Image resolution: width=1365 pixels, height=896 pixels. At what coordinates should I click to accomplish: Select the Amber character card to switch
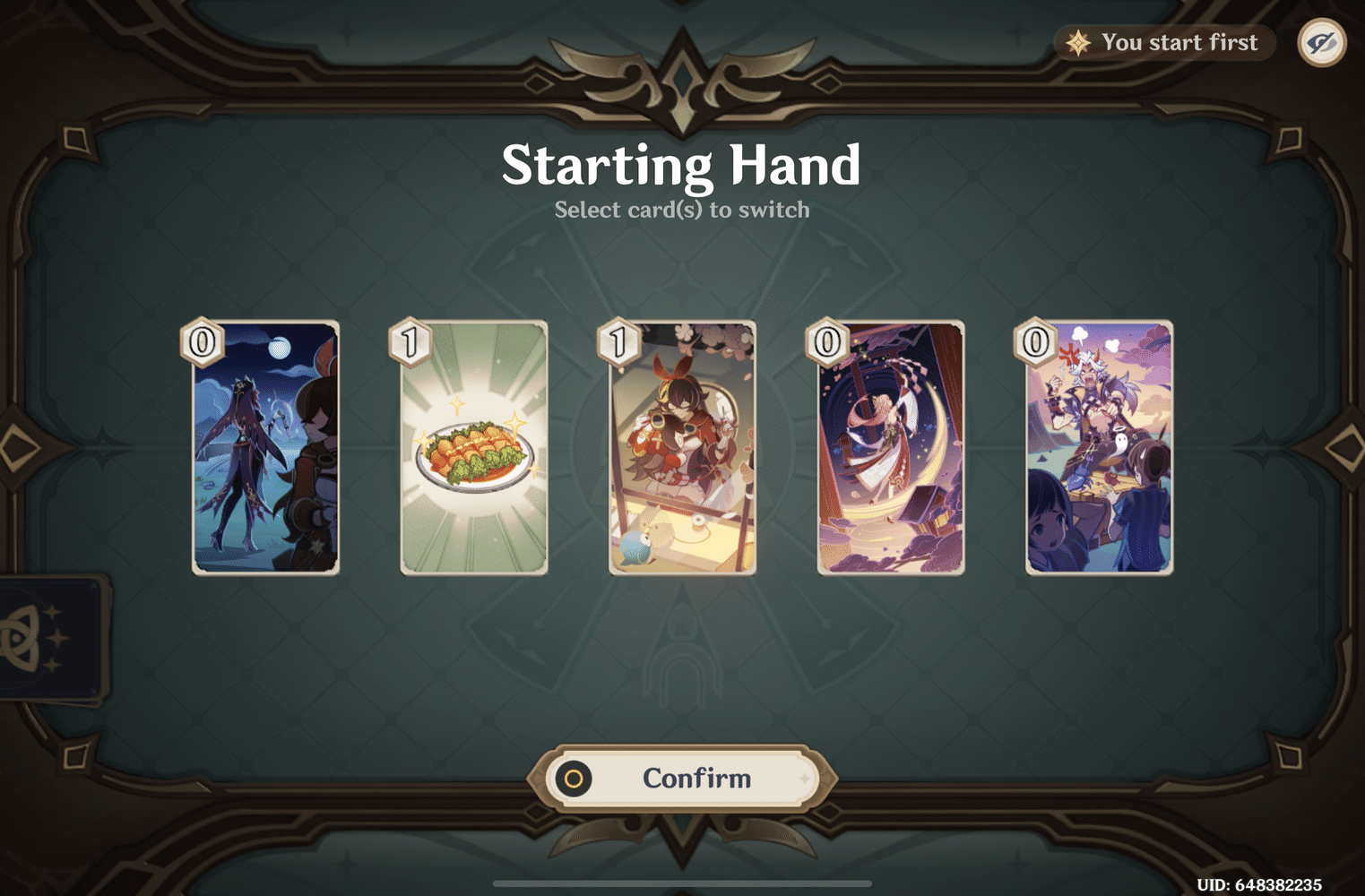681,448
